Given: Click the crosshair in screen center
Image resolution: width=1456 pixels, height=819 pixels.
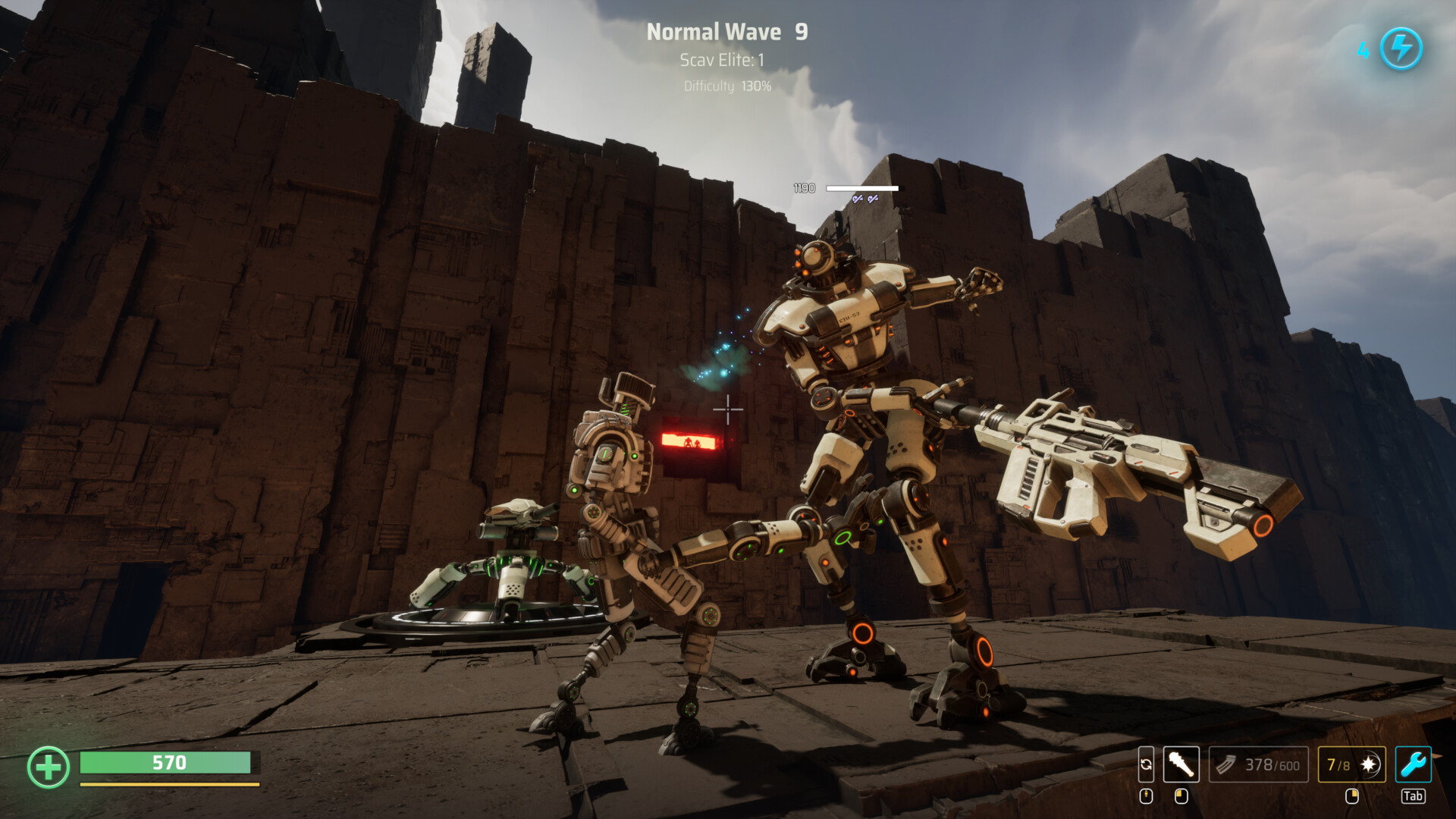Looking at the screenshot, I should (727, 409).
